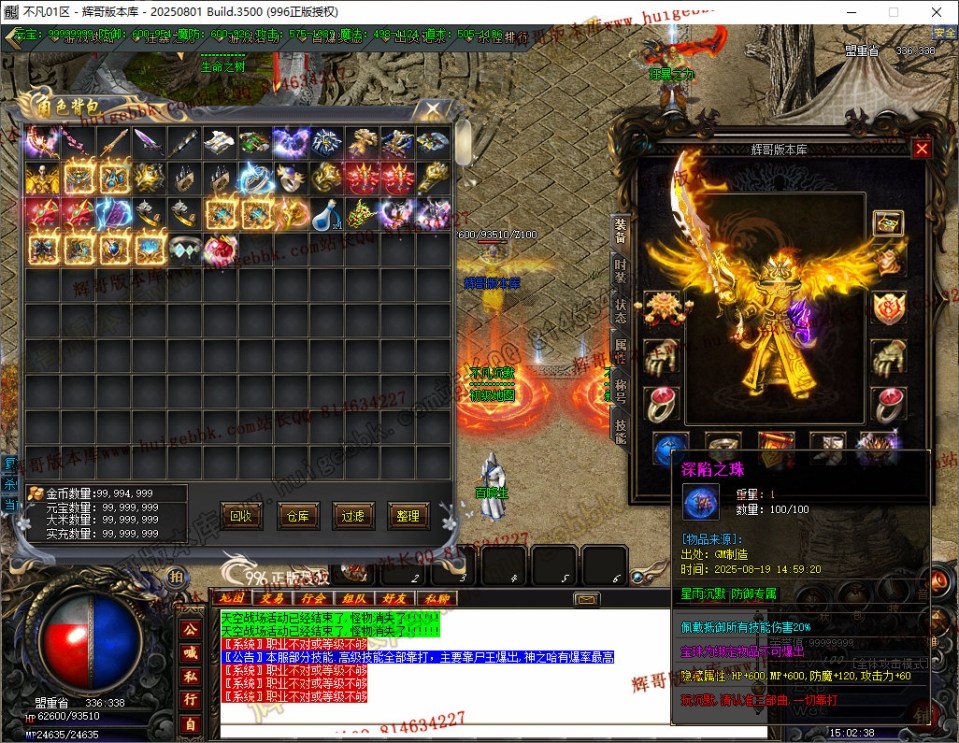Click the round 拍 auction button
959x743 pixels.
(176, 577)
